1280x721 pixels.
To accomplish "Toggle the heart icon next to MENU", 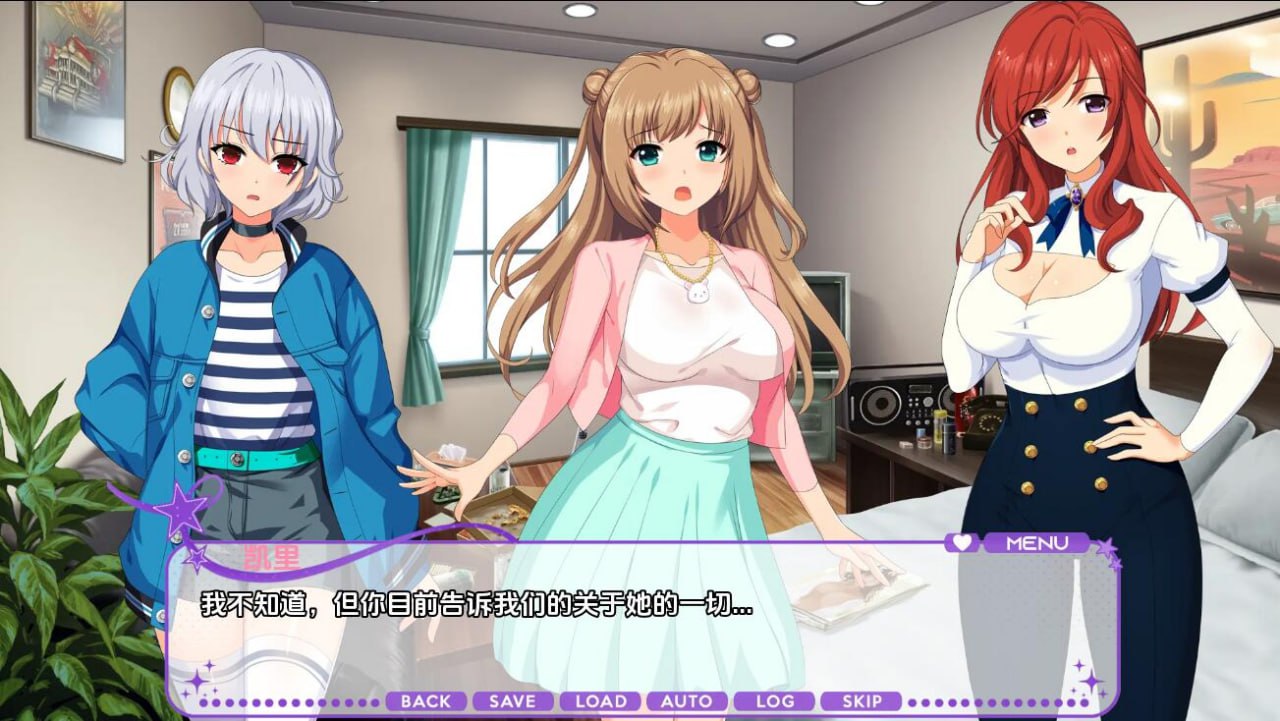I will tap(962, 543).
